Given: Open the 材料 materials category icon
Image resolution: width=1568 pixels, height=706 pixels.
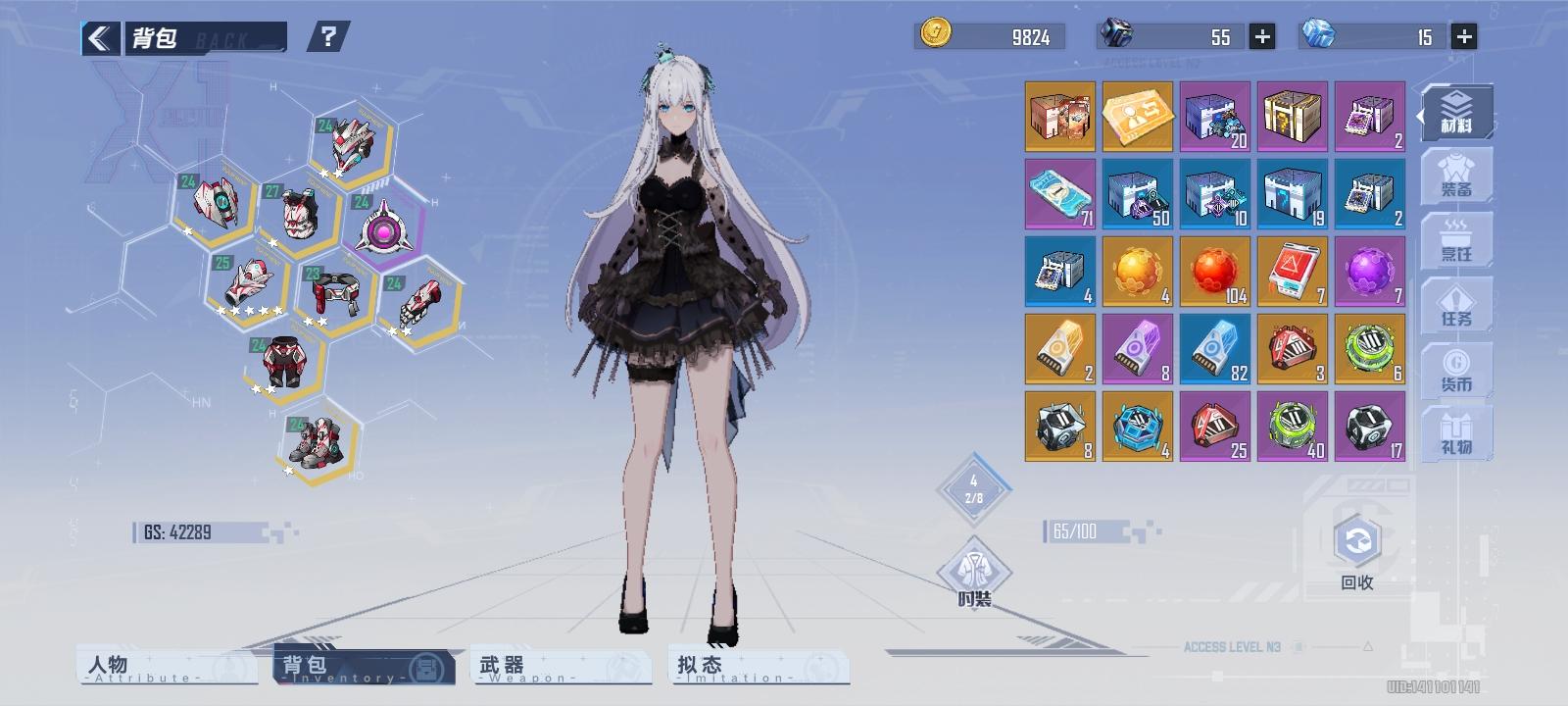Looking at the screenshot, I should [1456, 111].
